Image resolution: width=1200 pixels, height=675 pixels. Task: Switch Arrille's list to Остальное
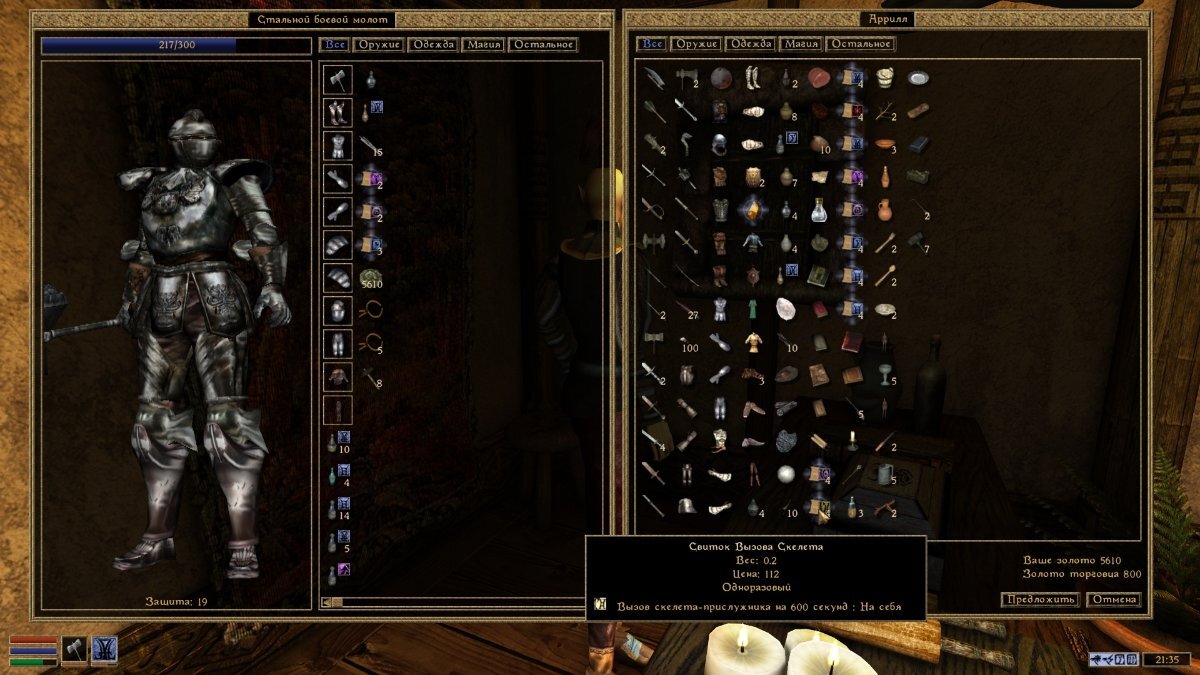(x=861, y=44)
